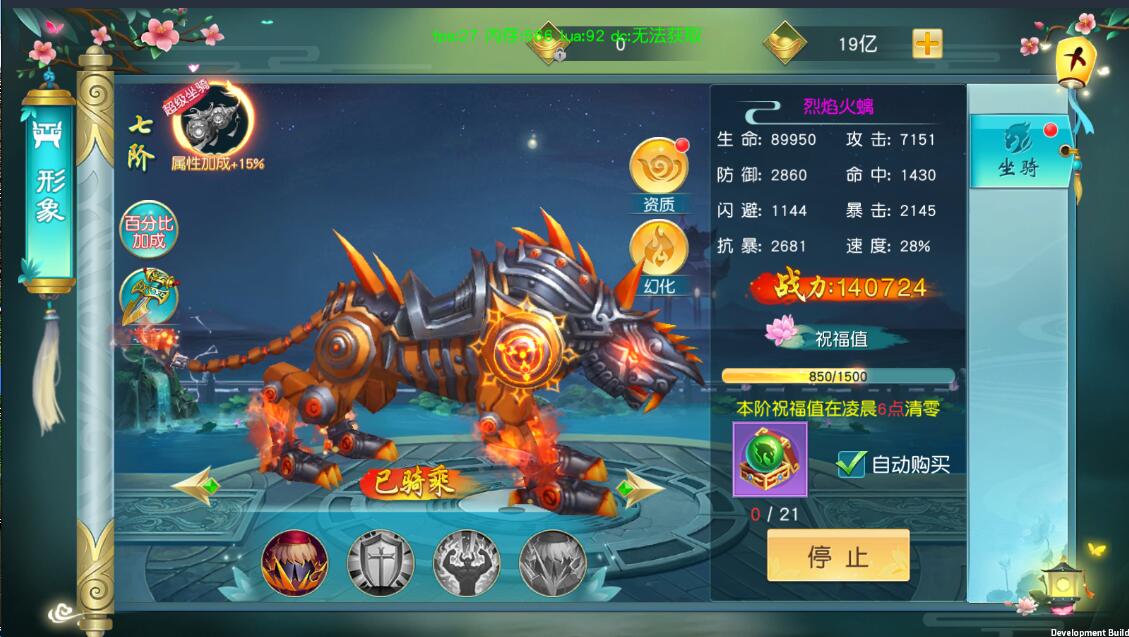The image size is (1129, 637).
Task: View the 超级坐骑 super mount icon
Action: [213, 124]
